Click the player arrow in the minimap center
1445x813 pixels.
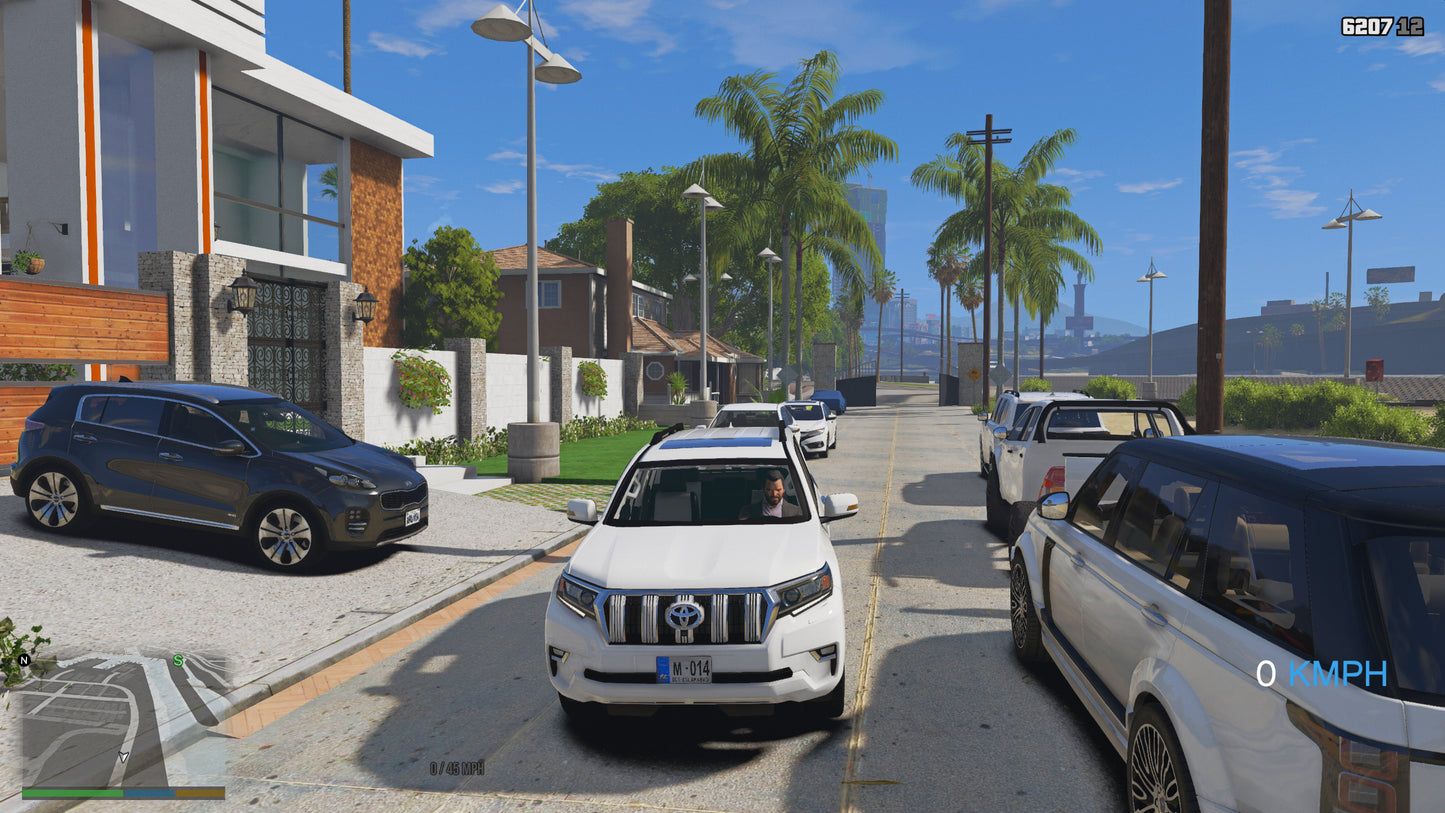coord(123,757)
